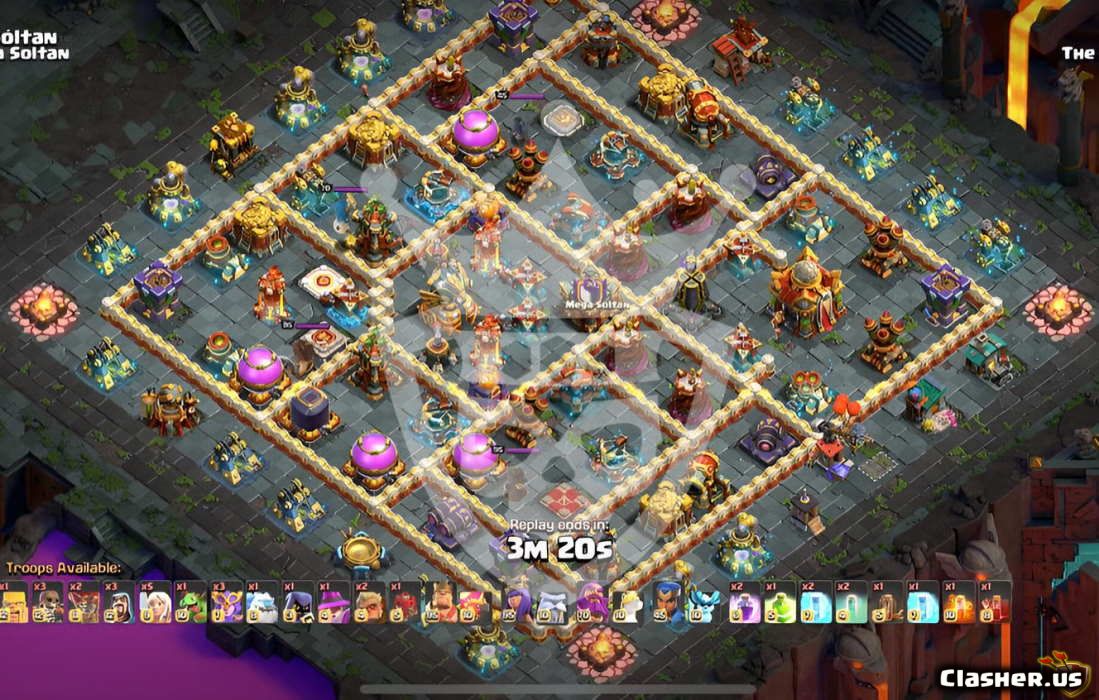Select the Grand Warden hero slot

coord(627,604)
